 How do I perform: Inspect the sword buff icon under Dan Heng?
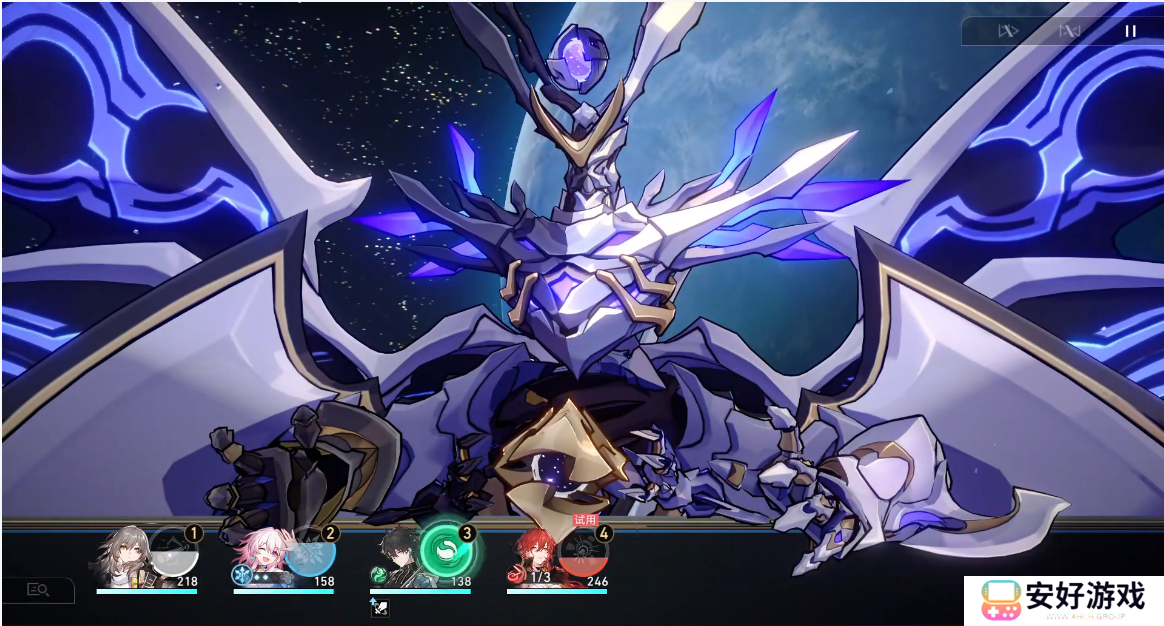pos(381,606)
